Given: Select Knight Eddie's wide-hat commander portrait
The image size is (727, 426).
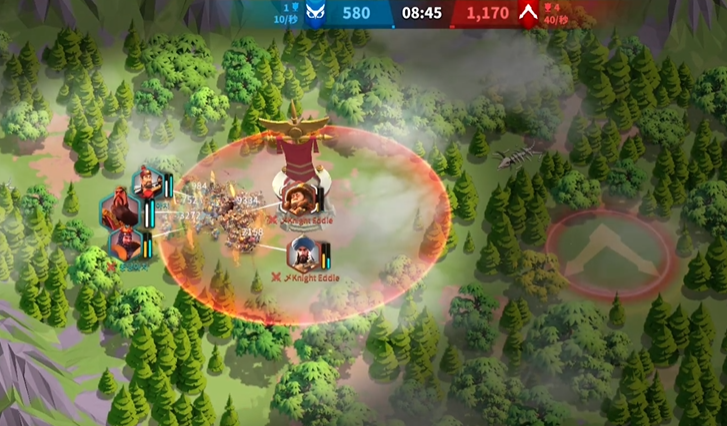Looking at the screenshot, I should [x=297, y=195].
